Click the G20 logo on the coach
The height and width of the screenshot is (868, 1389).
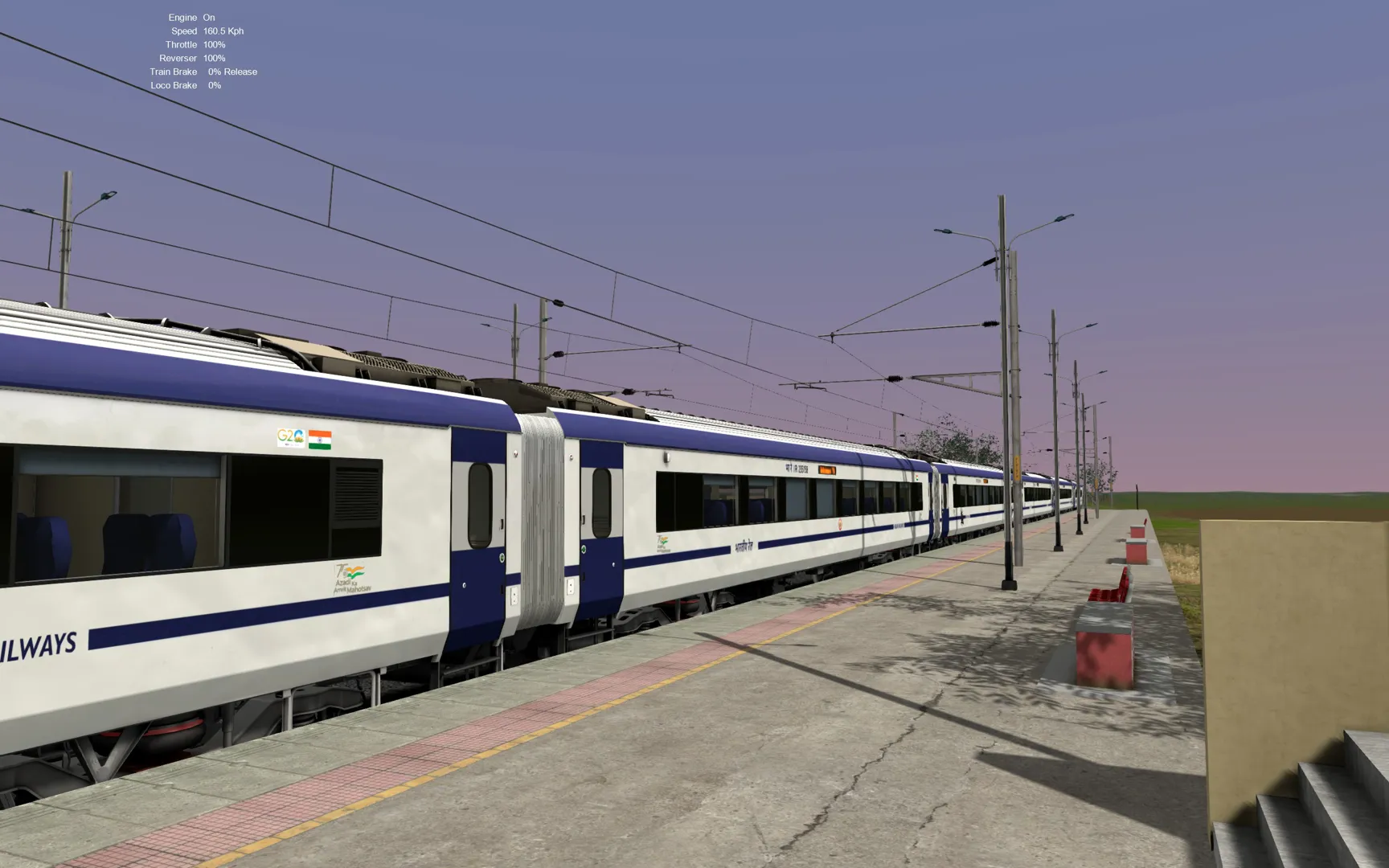291,438
